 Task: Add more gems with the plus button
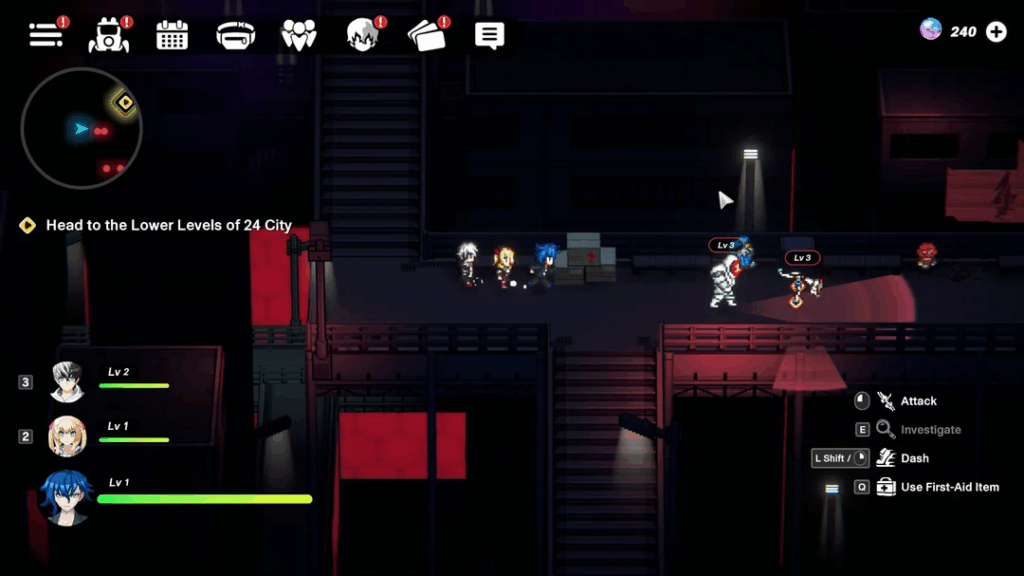click(996, 32)
